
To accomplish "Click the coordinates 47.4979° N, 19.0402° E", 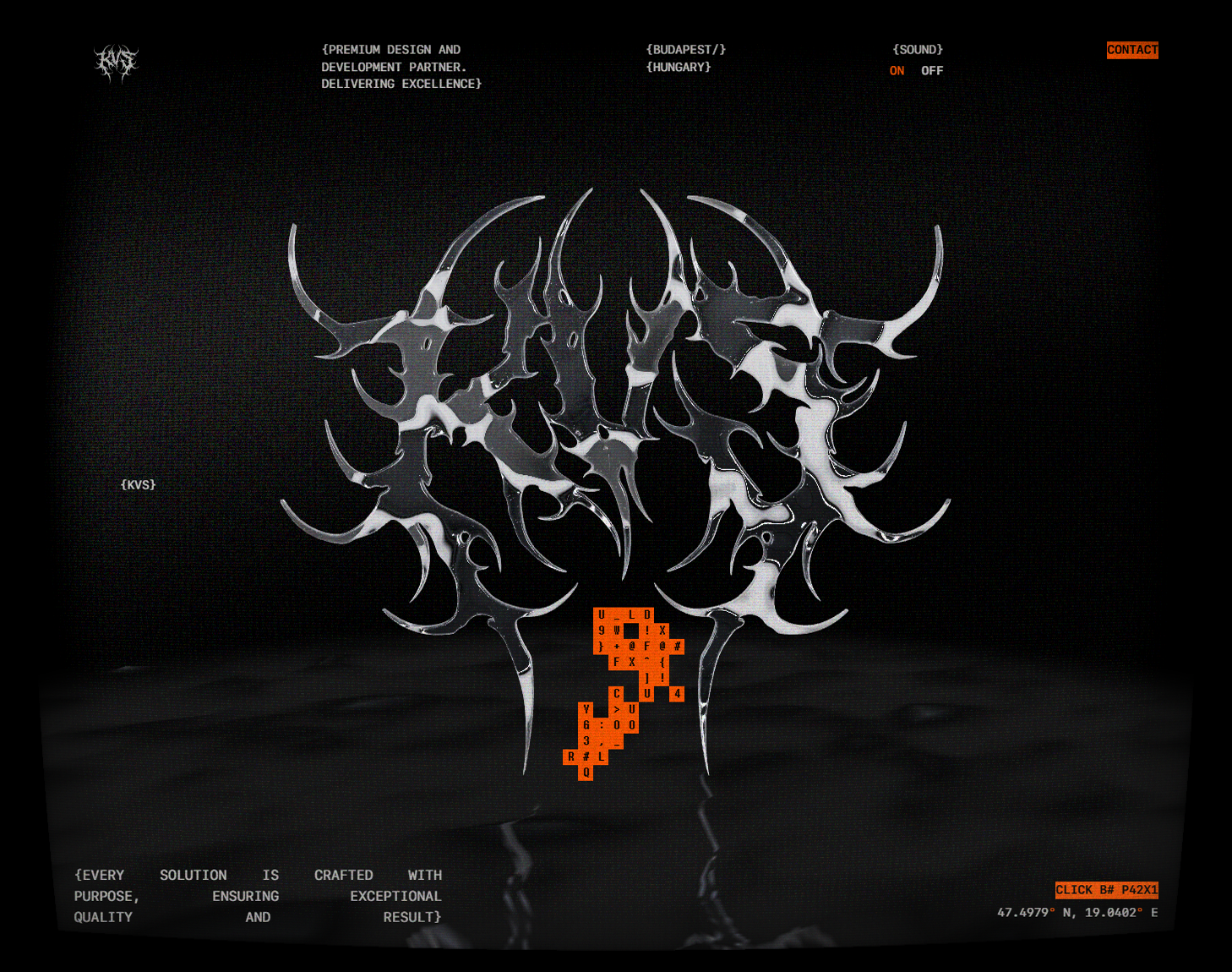I will coord(1078,912).
